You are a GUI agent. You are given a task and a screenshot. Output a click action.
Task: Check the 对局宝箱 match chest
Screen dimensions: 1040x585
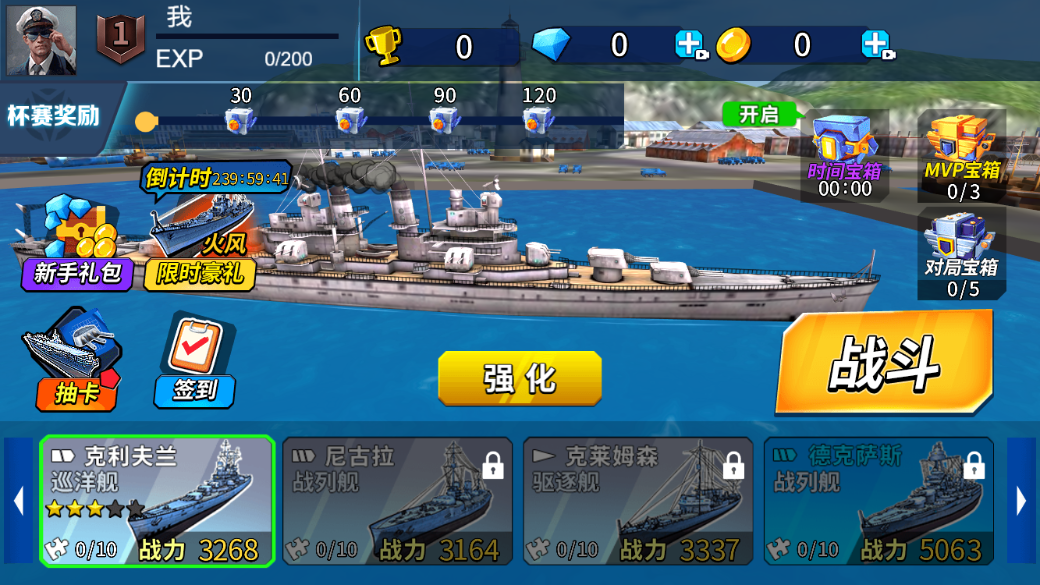pyautogui.click(x=962, y=253)
